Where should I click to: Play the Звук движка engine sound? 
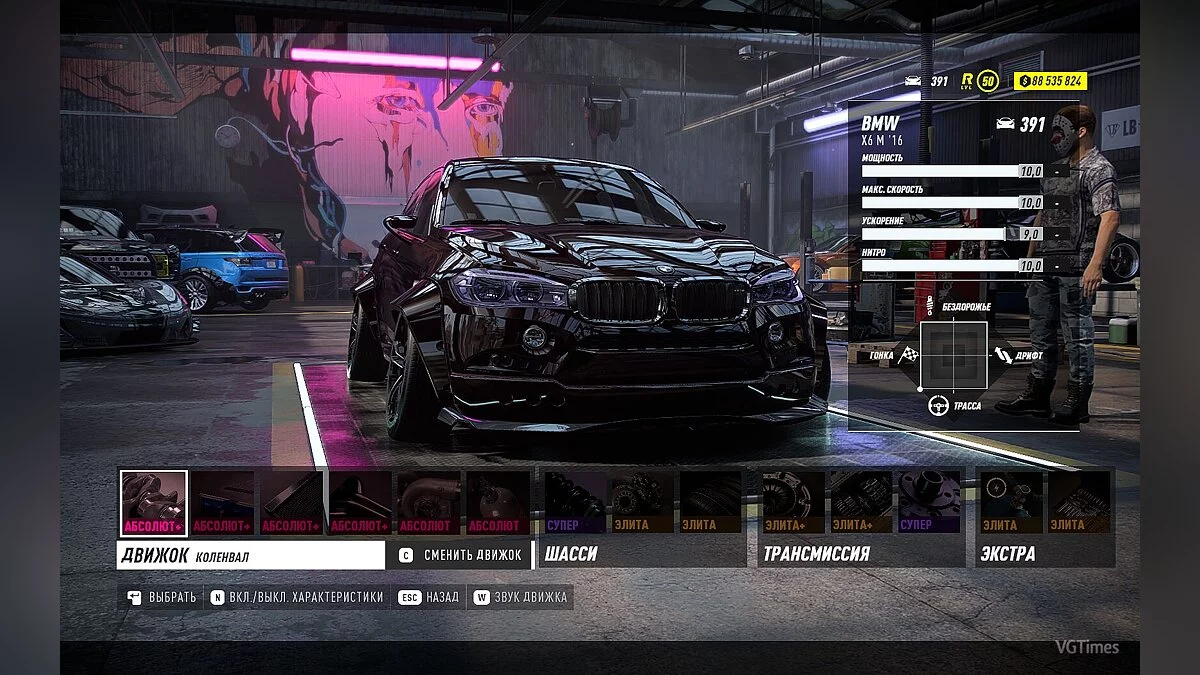(x=520, y=597)
